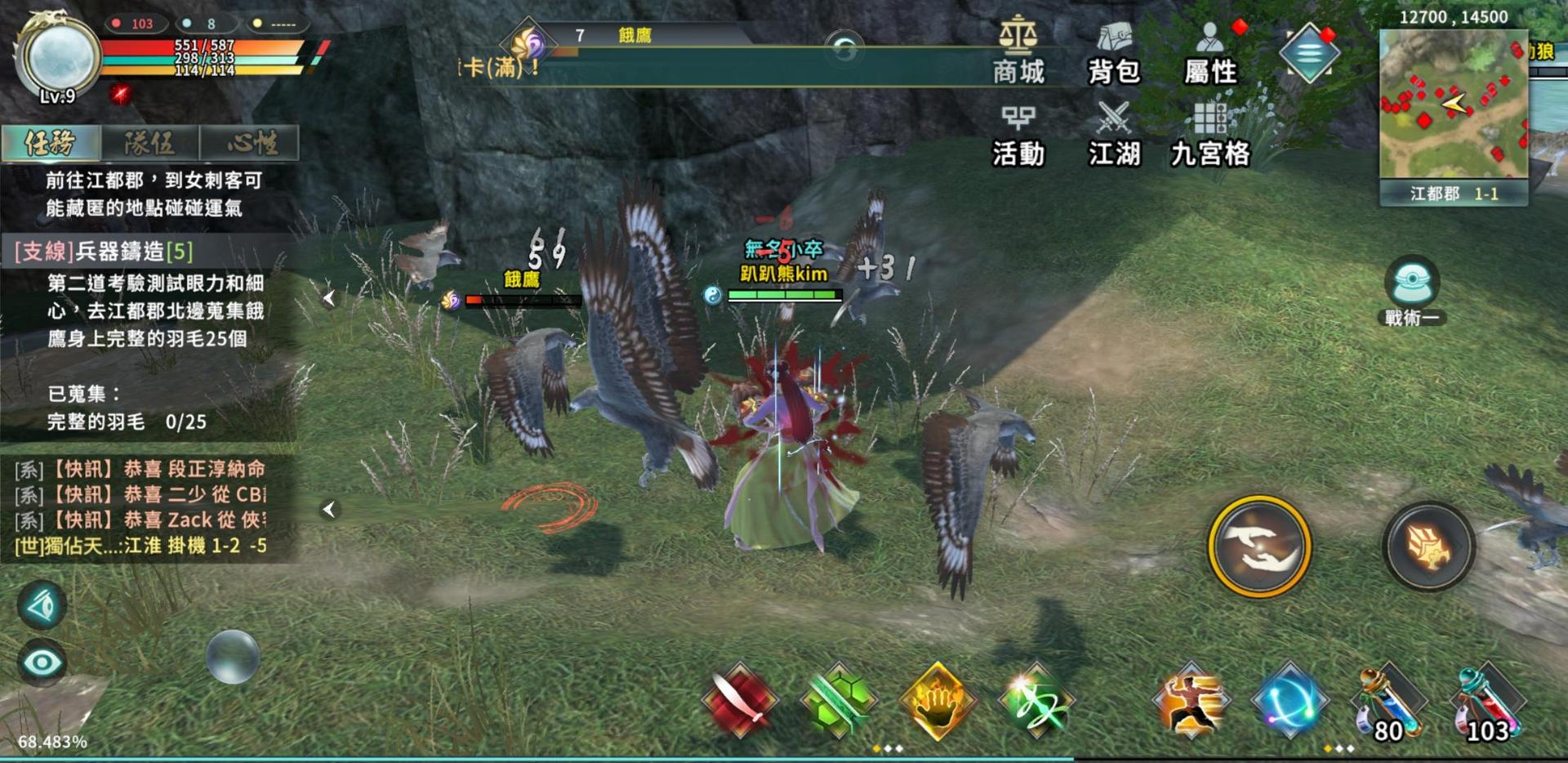Open the 商城 shop menu

tap(1018, 52)
